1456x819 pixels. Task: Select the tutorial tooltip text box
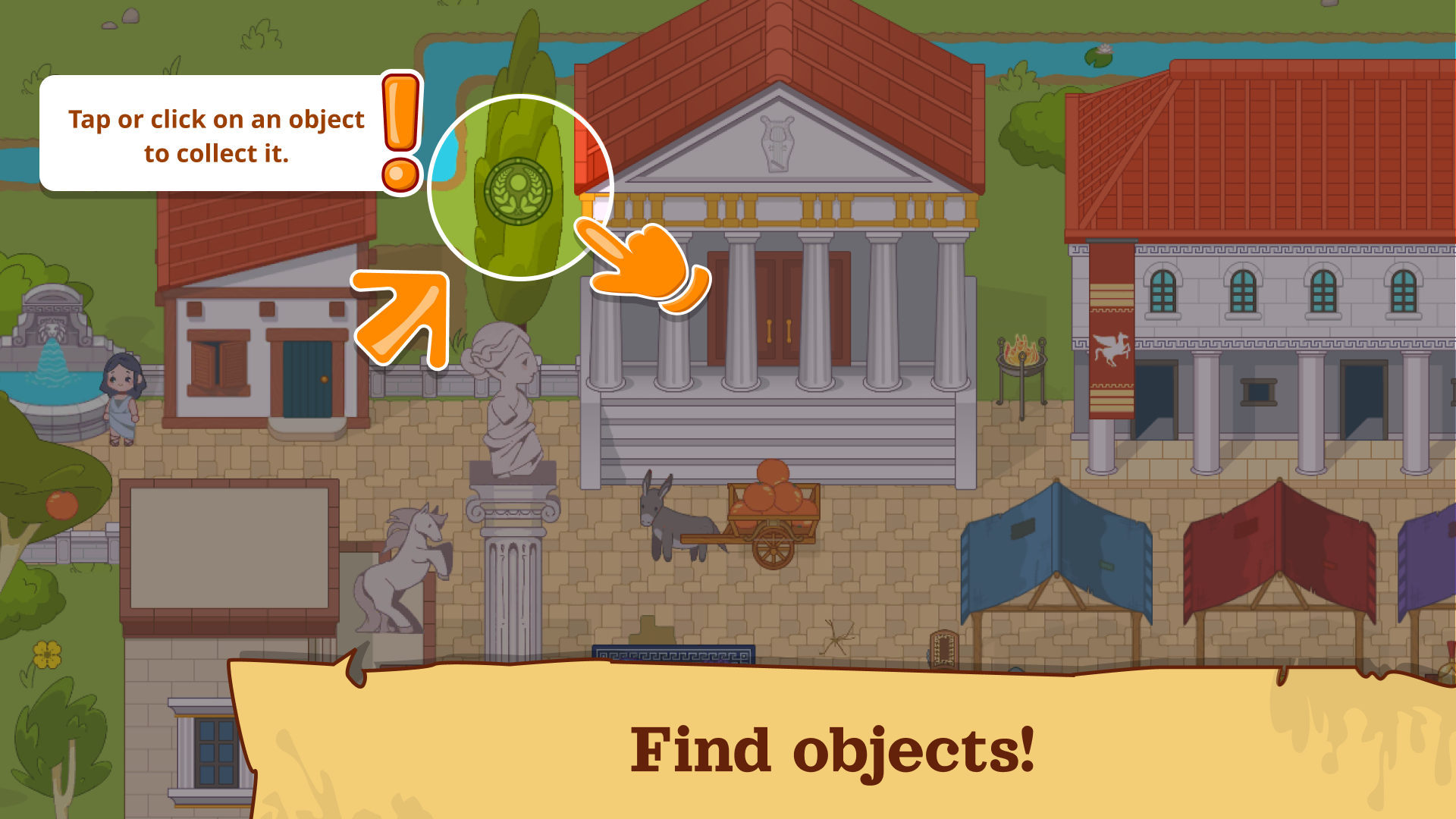pos(215,135)
